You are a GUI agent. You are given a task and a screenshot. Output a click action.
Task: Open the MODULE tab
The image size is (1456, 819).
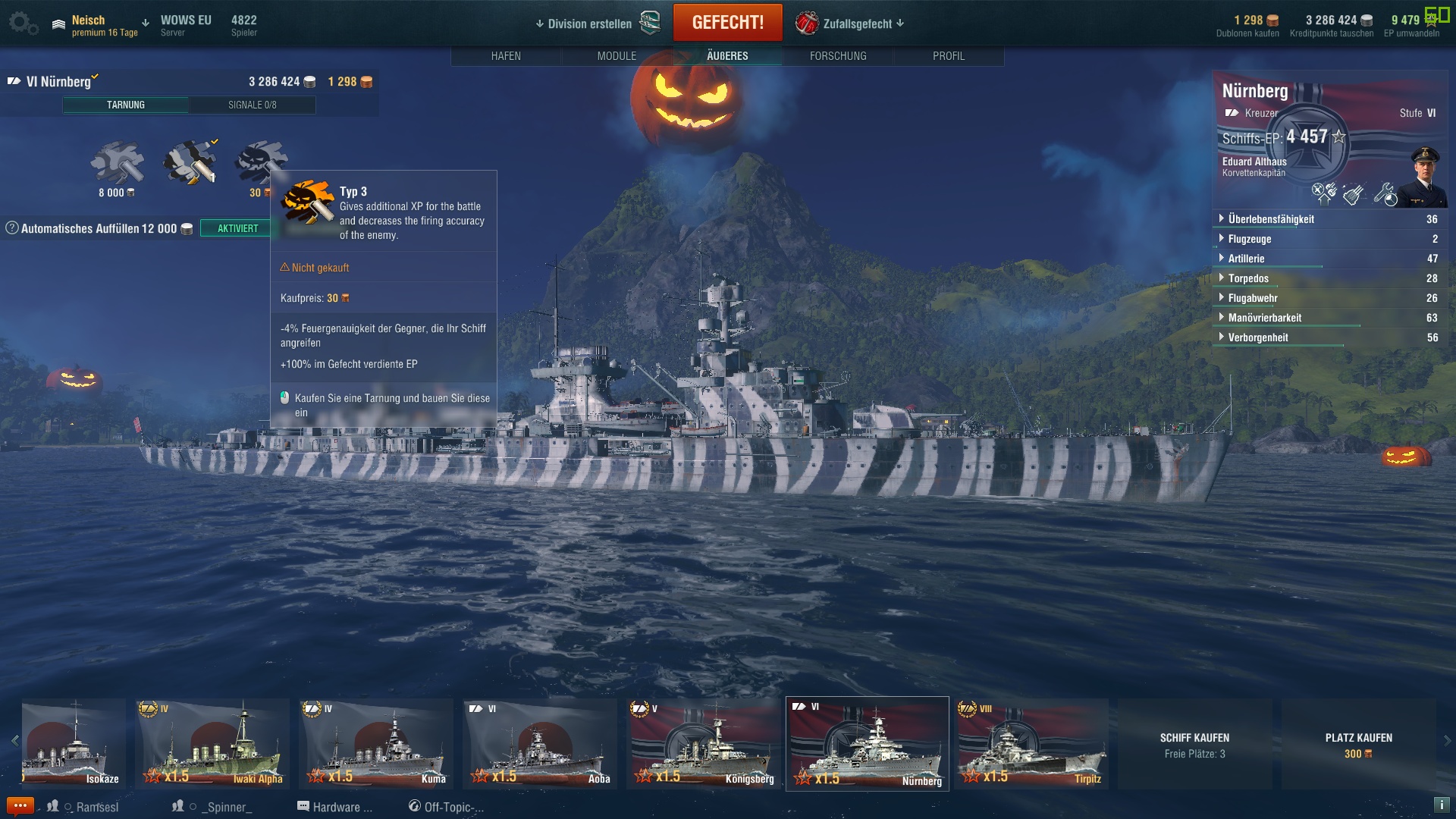pos(617,56)
